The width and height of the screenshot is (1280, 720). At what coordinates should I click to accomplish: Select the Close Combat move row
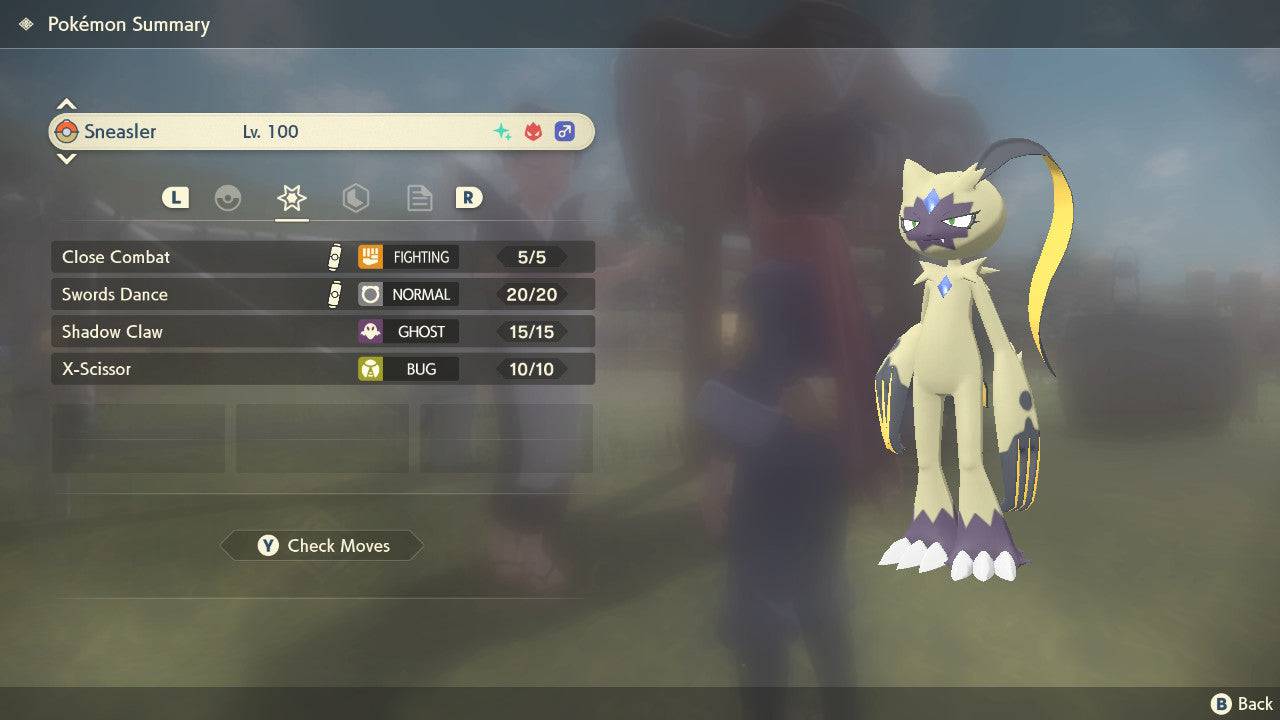322,257
